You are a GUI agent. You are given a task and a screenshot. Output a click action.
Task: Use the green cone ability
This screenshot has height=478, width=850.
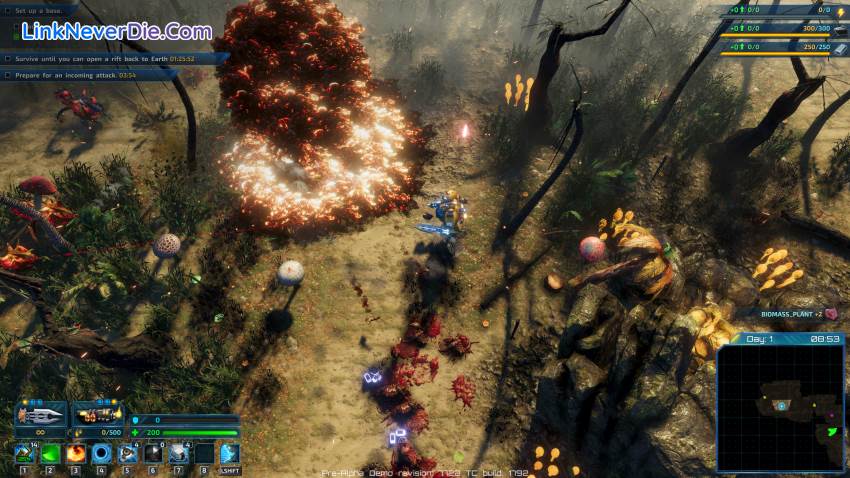[x=50, y=454]
